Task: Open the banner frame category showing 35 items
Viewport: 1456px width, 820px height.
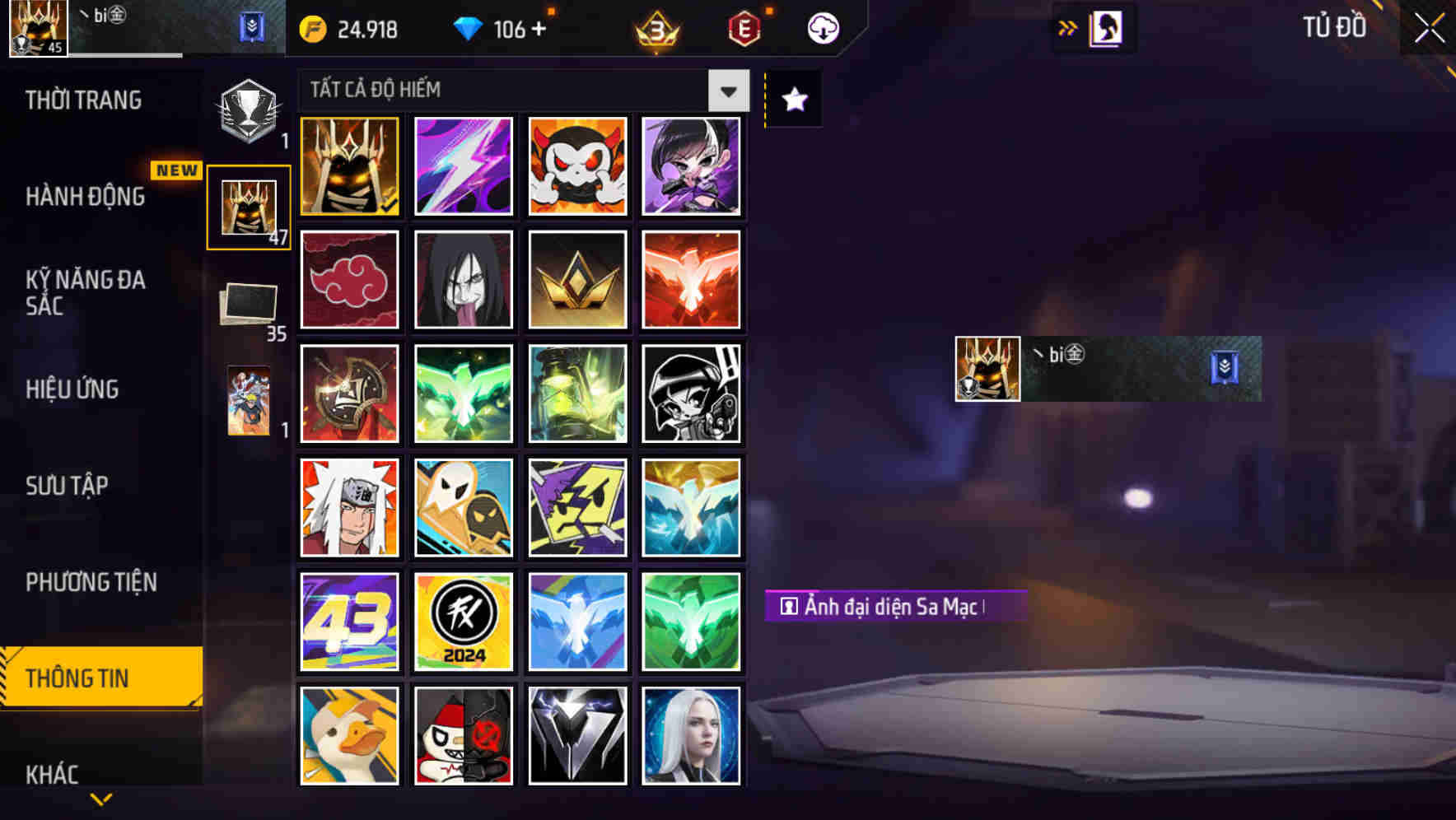Action: pos(249,305)
